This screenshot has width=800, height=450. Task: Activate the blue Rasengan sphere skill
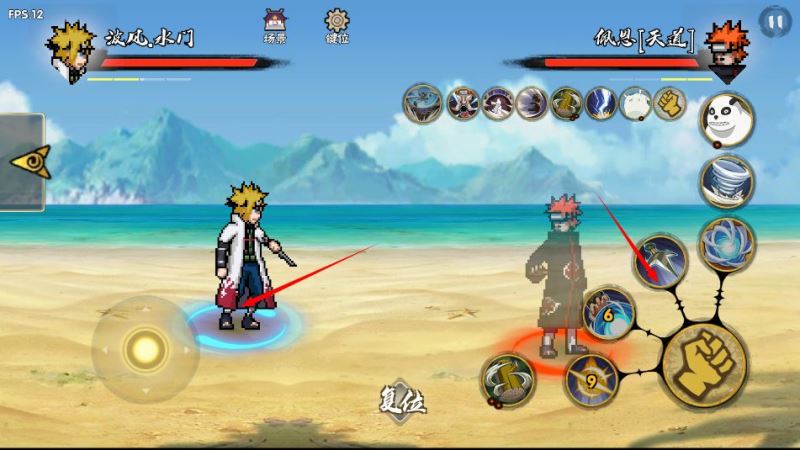pos(726,243)
